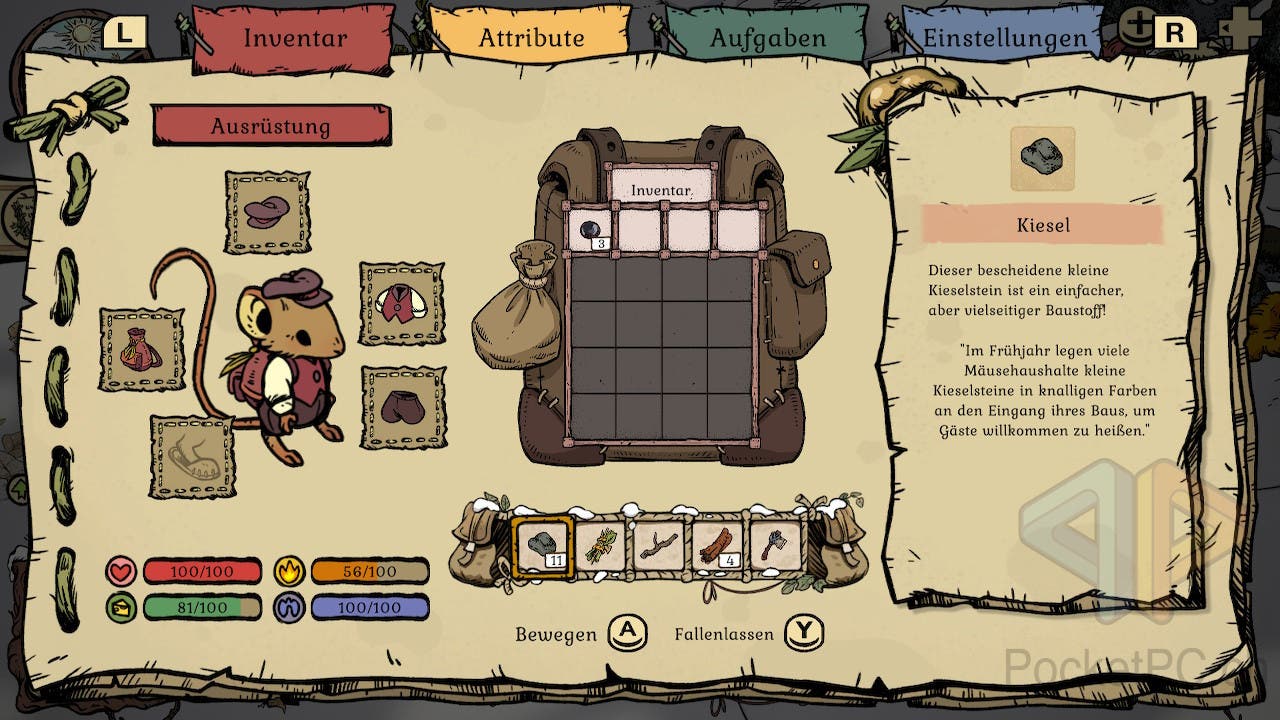Pick the empty shoe equipment slot
The width and height of the screenshot is (1280, 720).
(x=193, y=456)
